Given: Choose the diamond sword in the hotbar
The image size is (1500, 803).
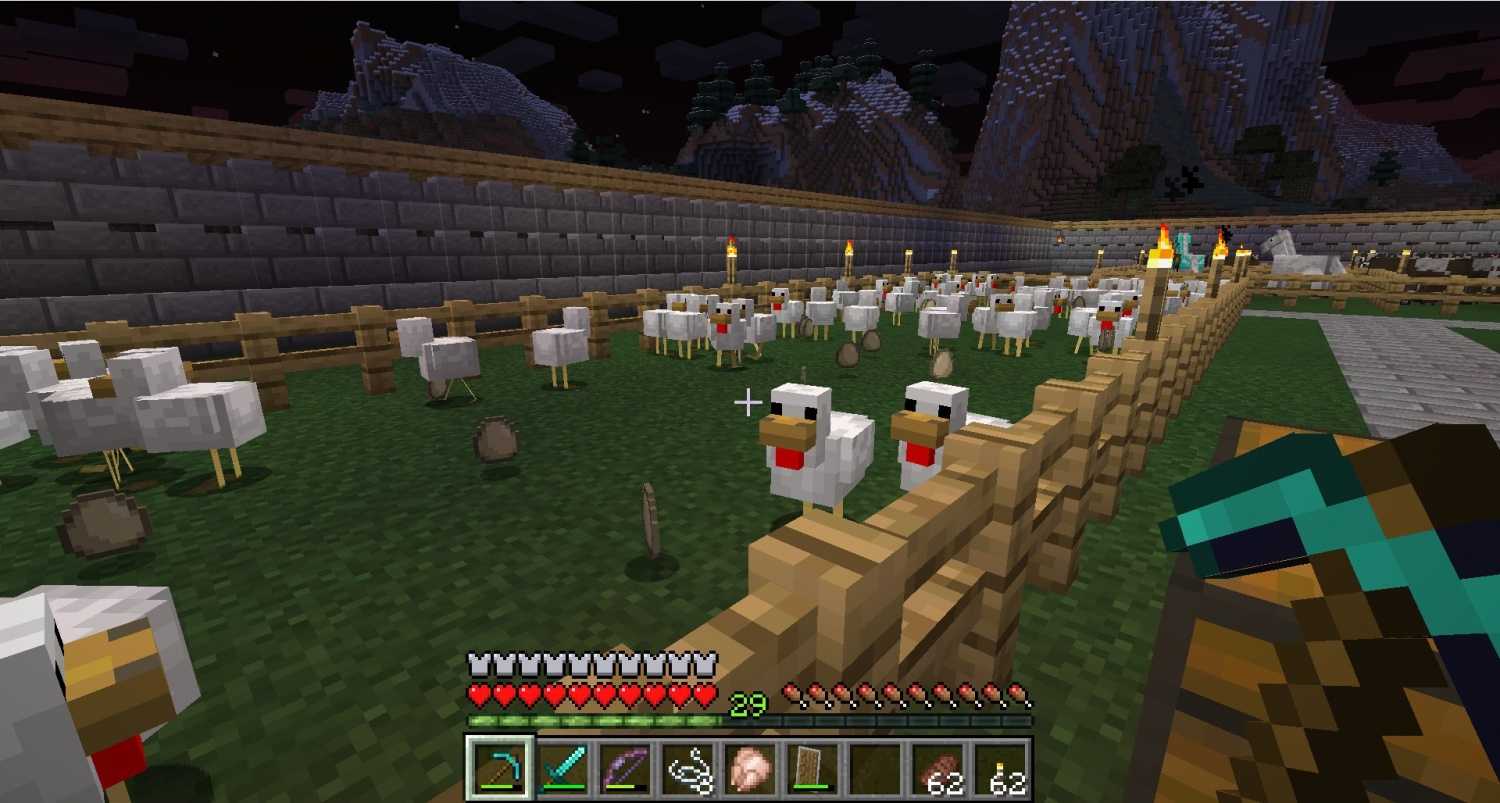Looking at the screenshot, I should click(562, 769).
